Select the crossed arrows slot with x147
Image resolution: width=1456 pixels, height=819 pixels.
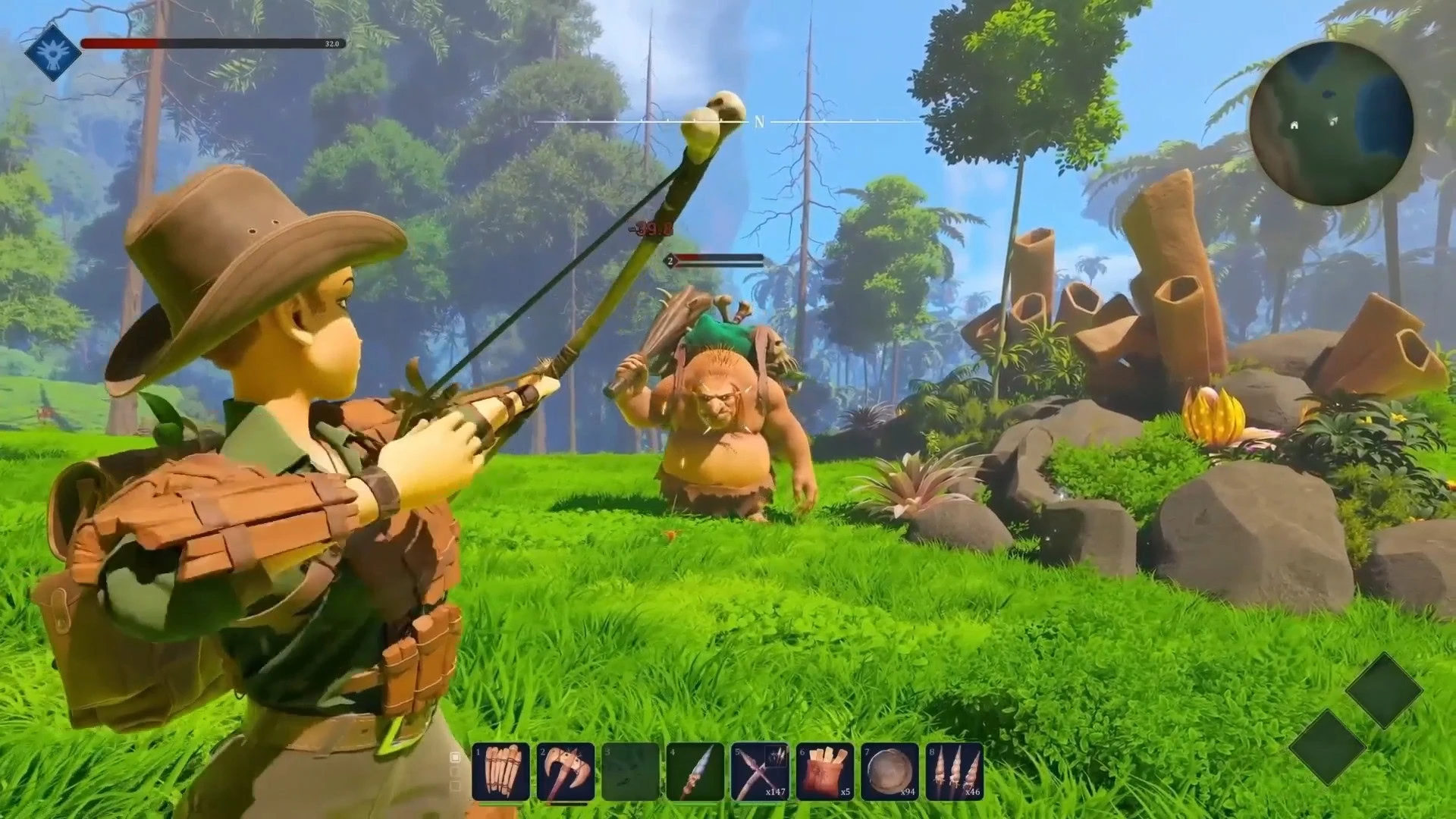click(760, 772)
